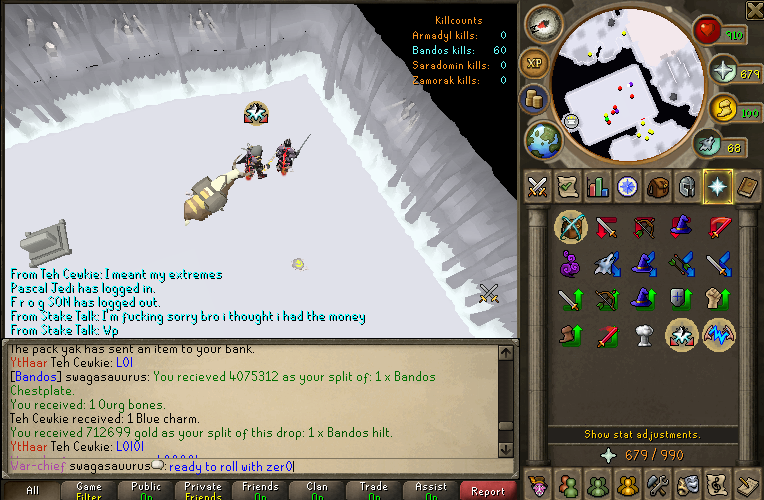
Task: Activate the Soul Split curse
Action: [x=681, y=335]
